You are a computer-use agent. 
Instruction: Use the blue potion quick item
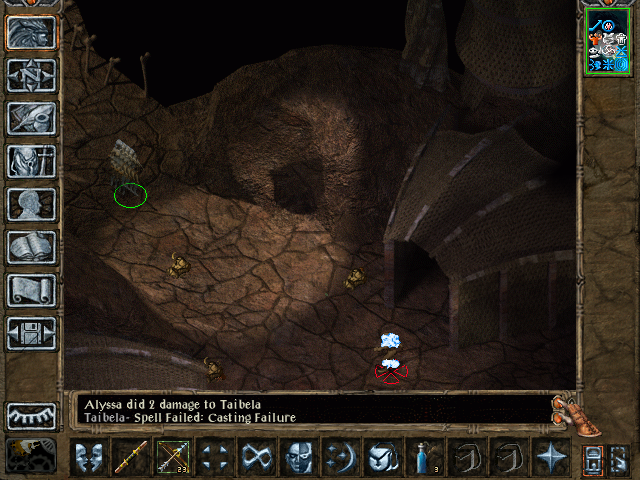pyautogui.click(x=424, y=458)
